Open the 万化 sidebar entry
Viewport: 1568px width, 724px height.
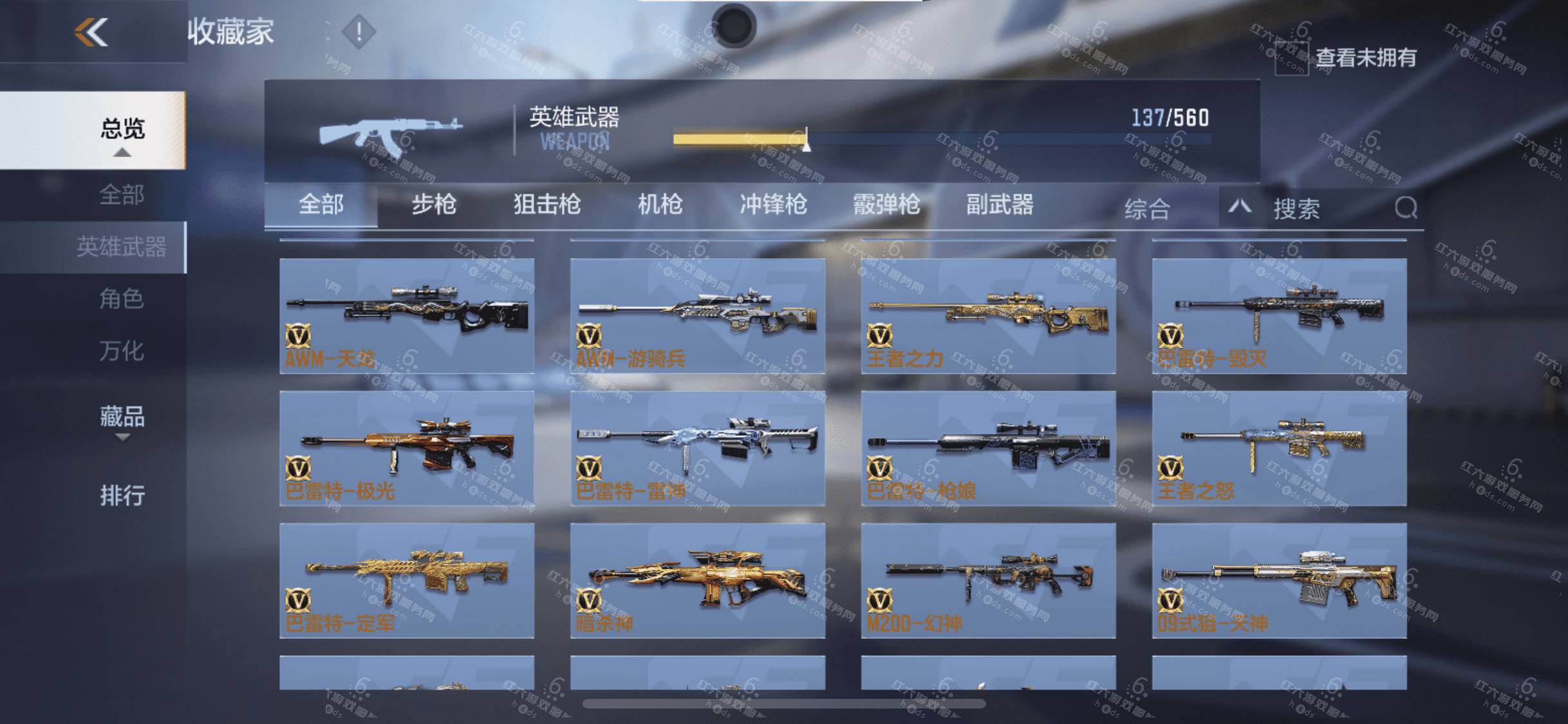(122, 351)
